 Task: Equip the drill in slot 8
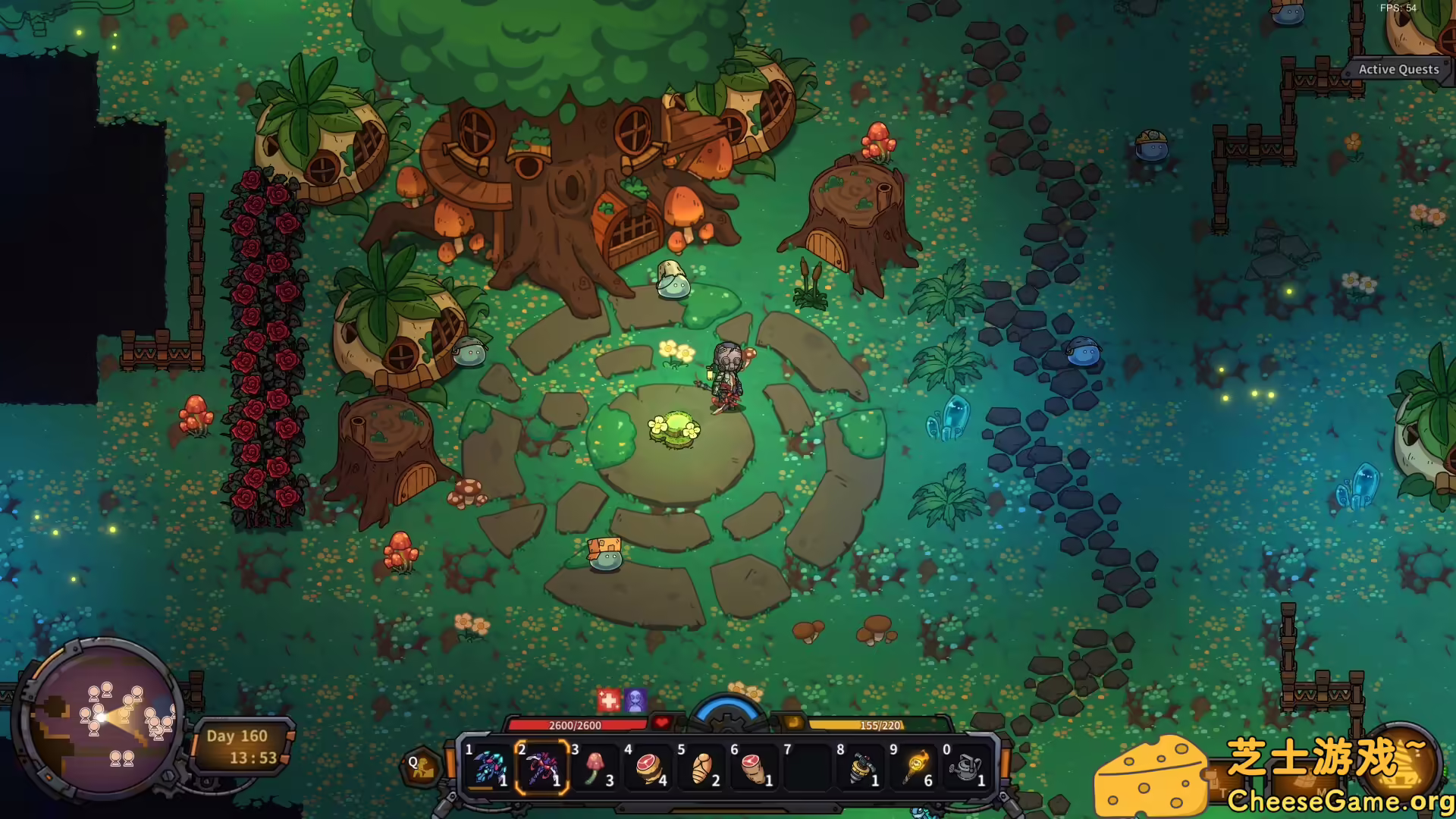pos(861,767)
